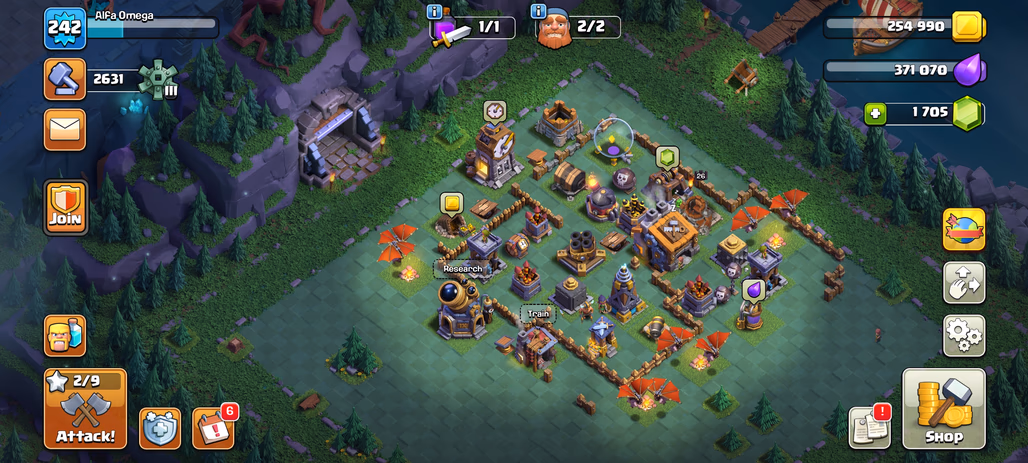The height and width of the screenshot is (463, 1028).
Task: Collect the gold bubble above the mine
Action: 451,204
